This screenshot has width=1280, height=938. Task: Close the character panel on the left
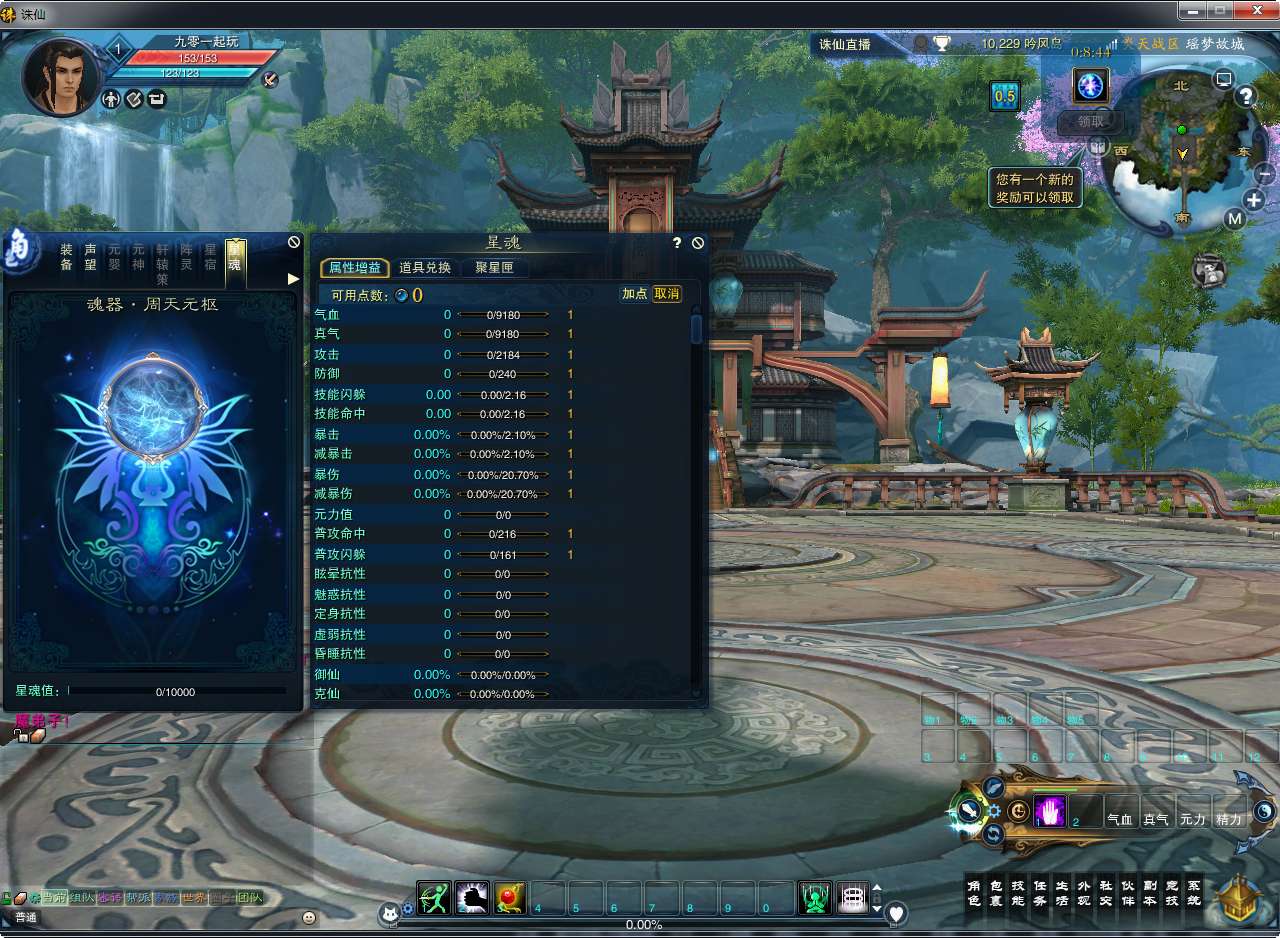[294, 242]
